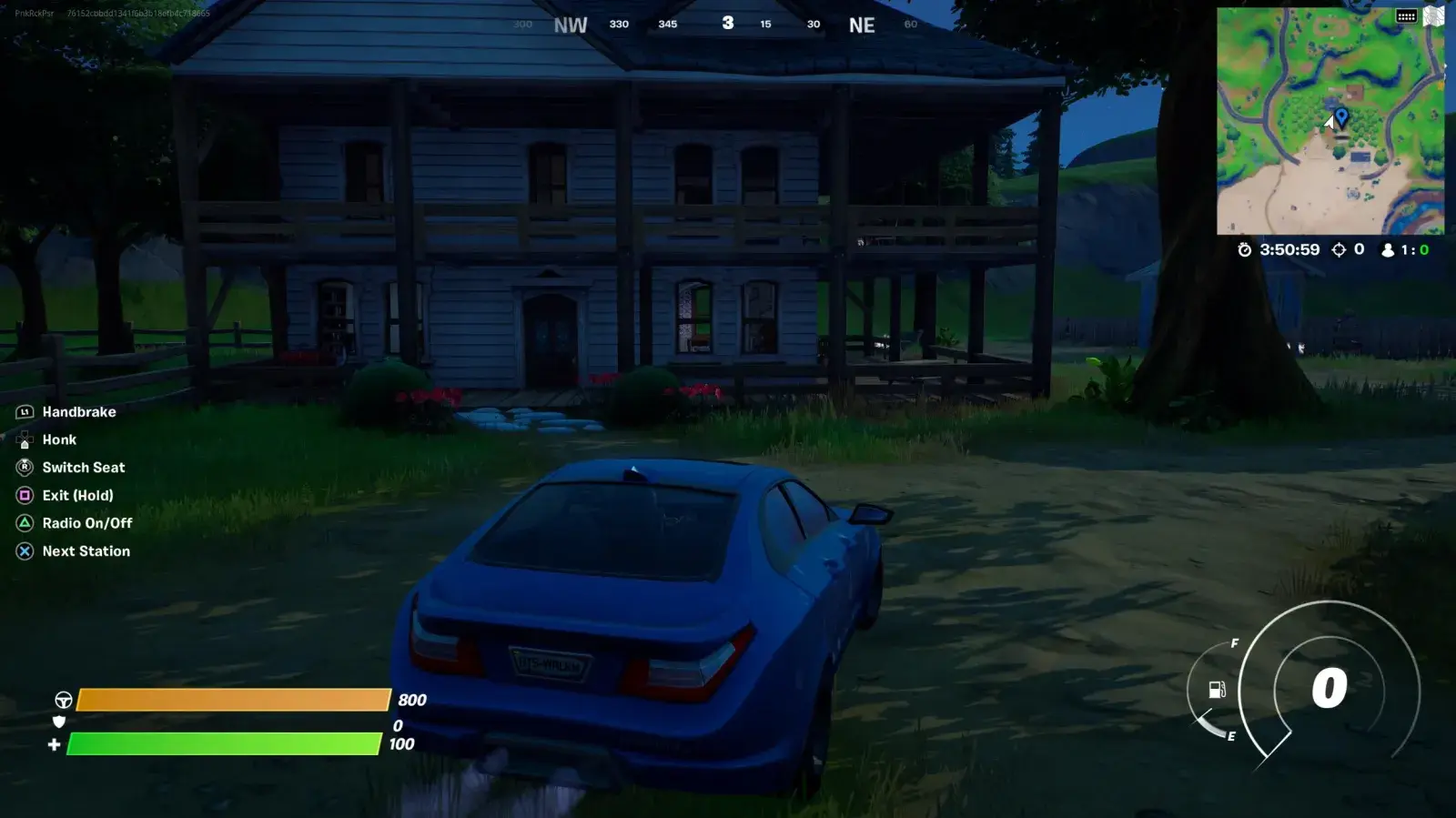This screenshot has width=1456, height=818.
Task: Click the keypad grid icon above the minimap
Action: click(x=1405, y=15)
